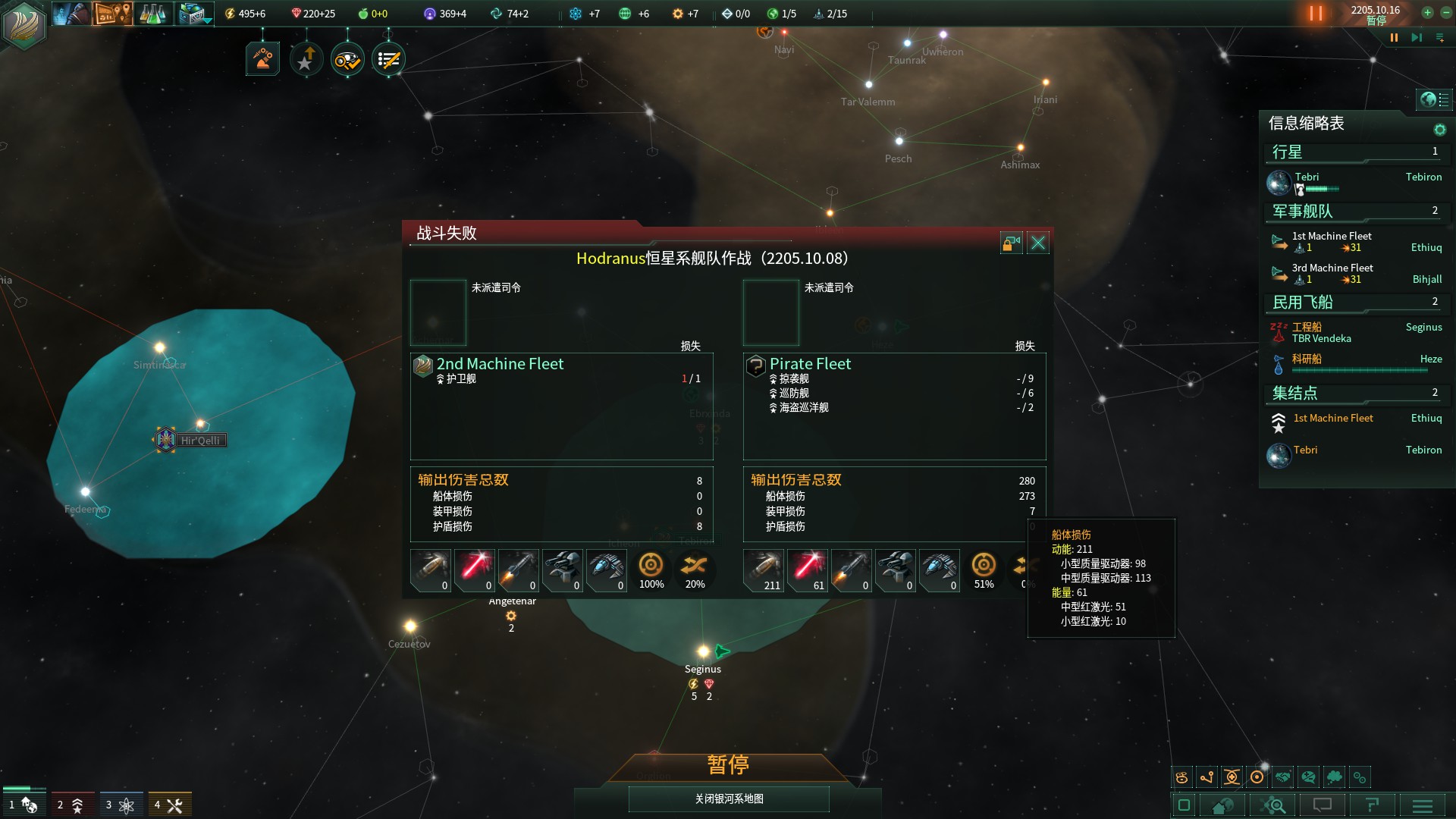The image size is (1456, 819).
Task: Select tab 4 in the bottom-left bar
Action: (170, 804)
